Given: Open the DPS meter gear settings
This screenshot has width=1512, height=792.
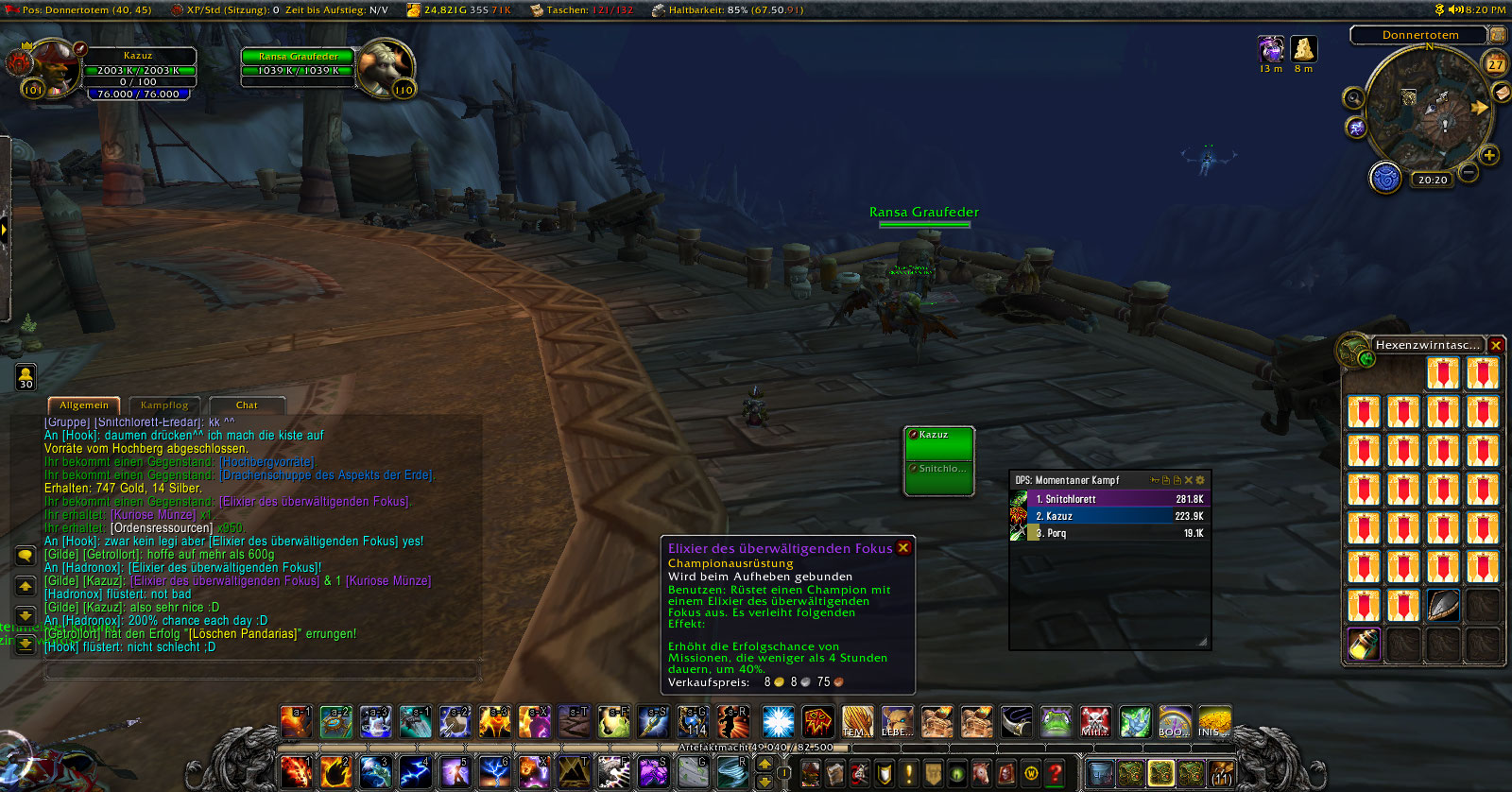Looking at the screenshot, I should pyautogui.click(x=1200, y=480).
